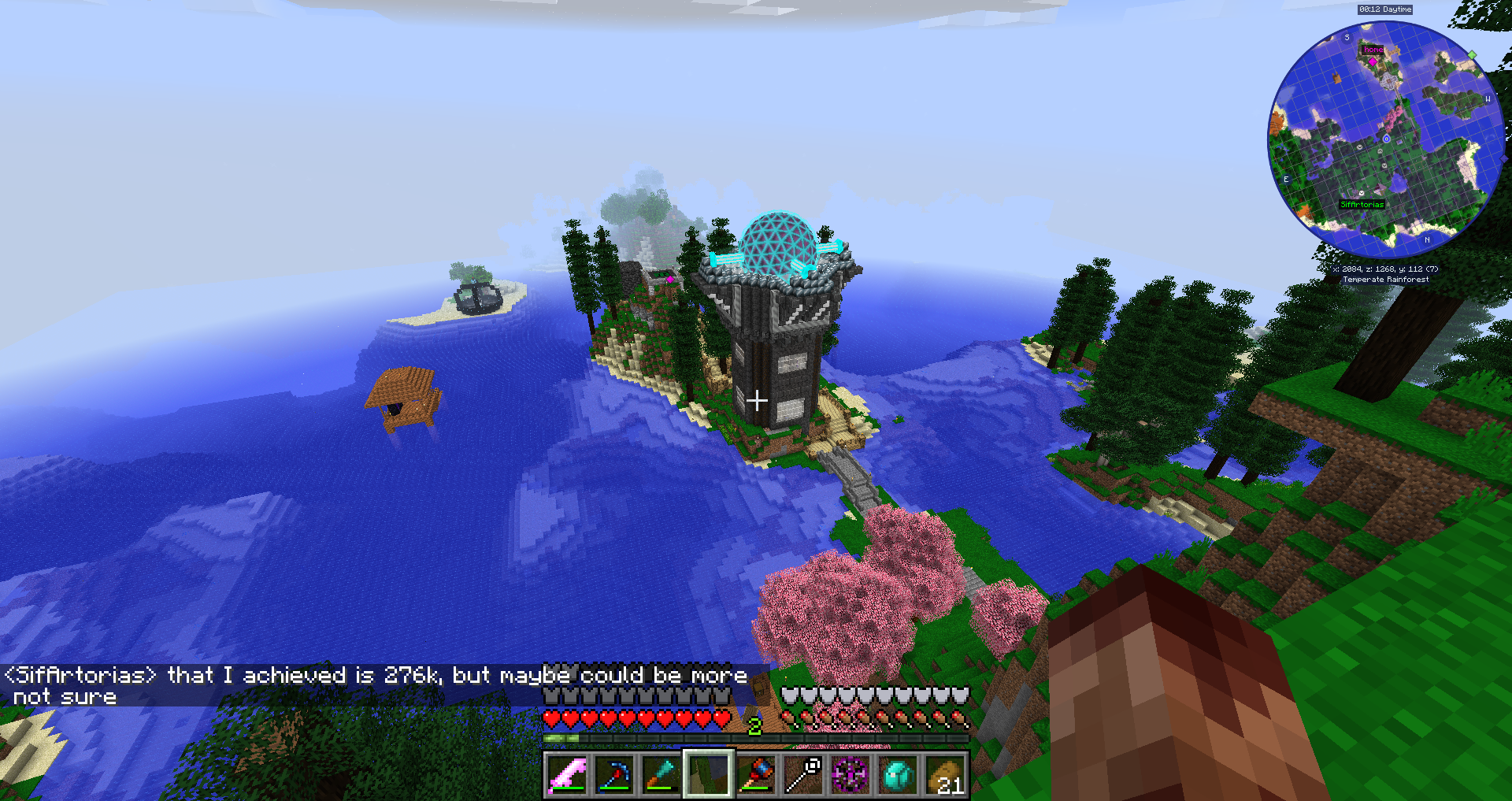
Task: Select the teal-headed axe hotbar slot
Action: pyautogui.click(x=661, y=775)
